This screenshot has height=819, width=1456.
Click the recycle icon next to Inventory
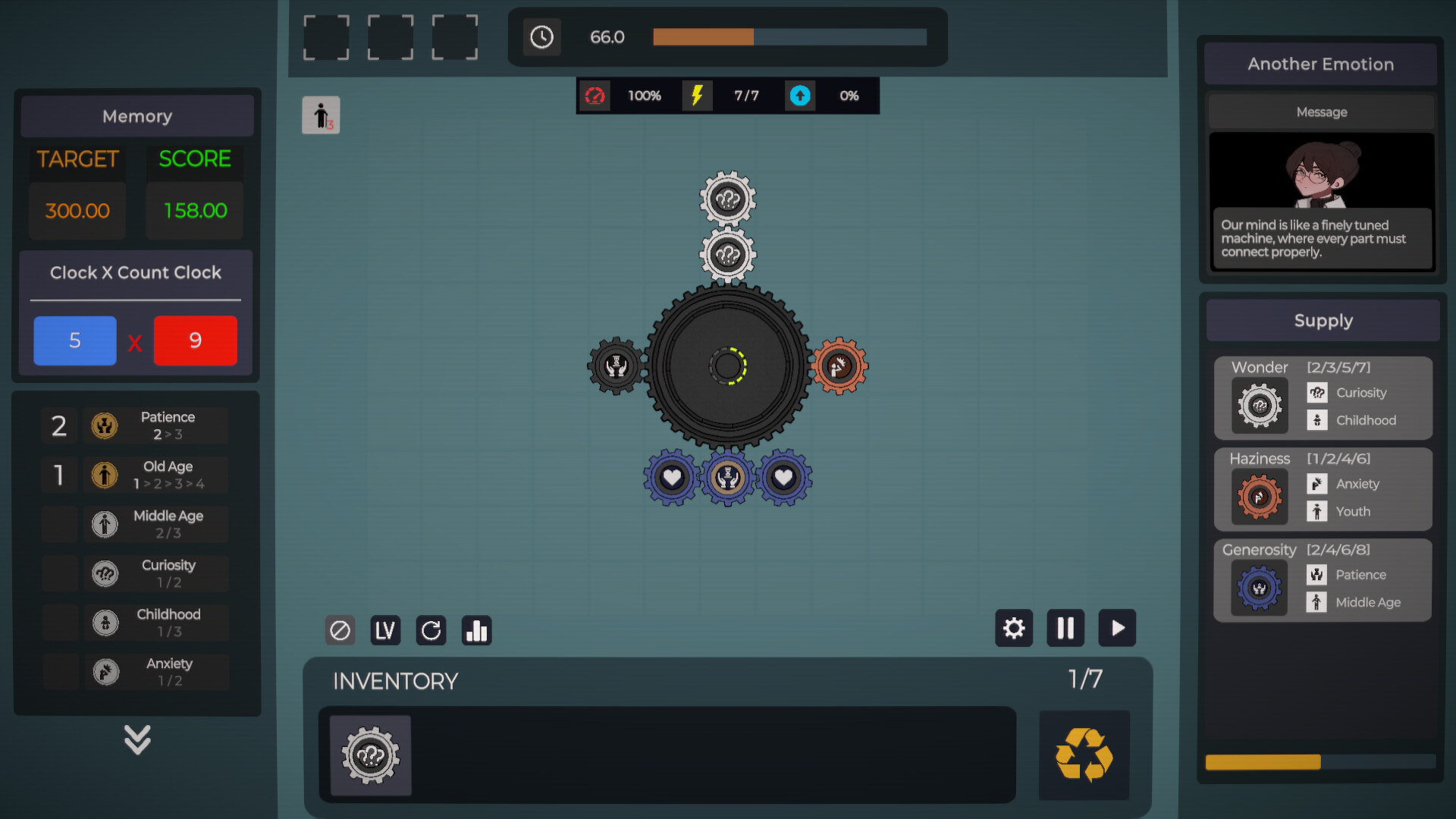tap(1084, 755)
